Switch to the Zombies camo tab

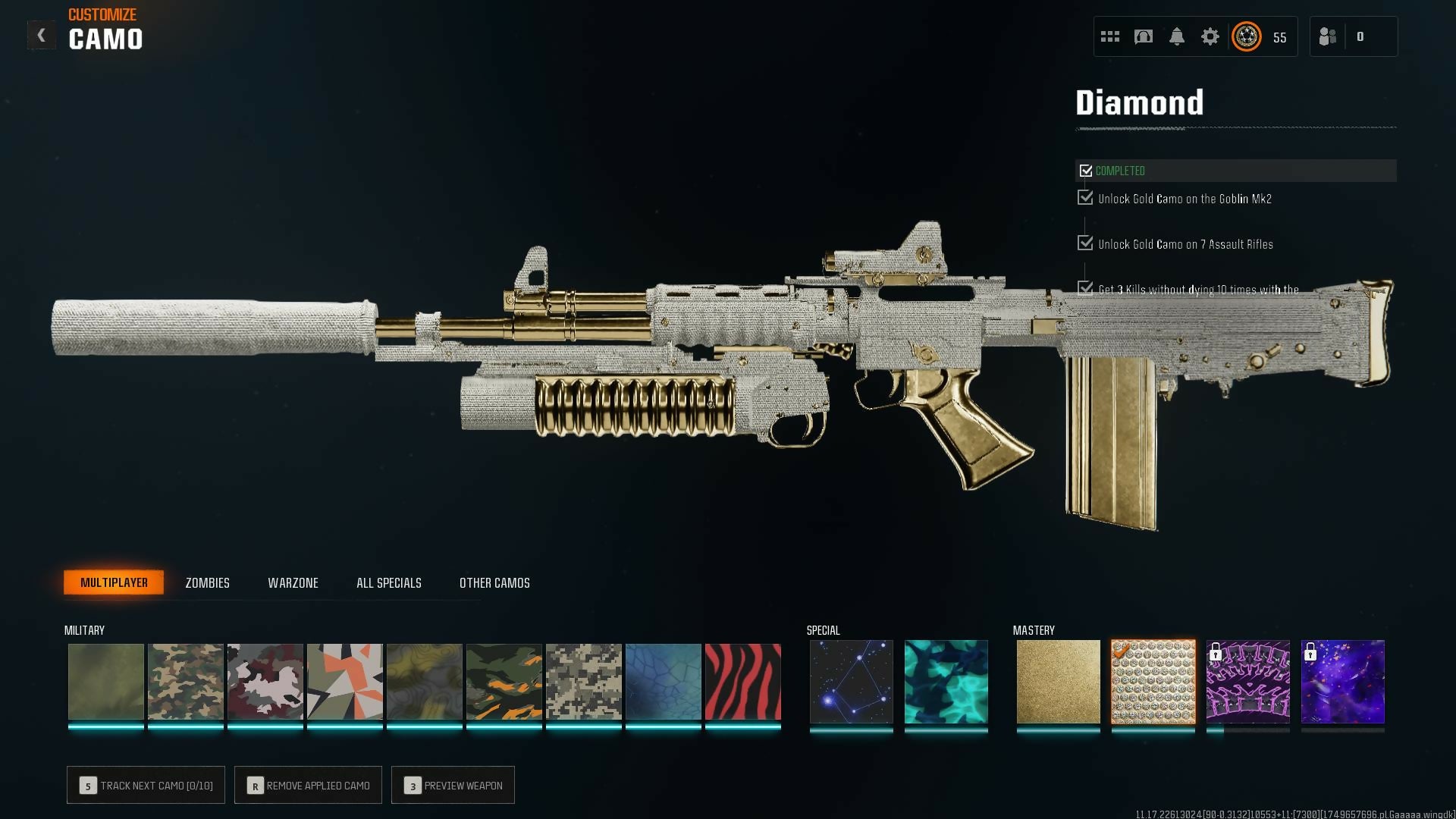coord(207,583)
